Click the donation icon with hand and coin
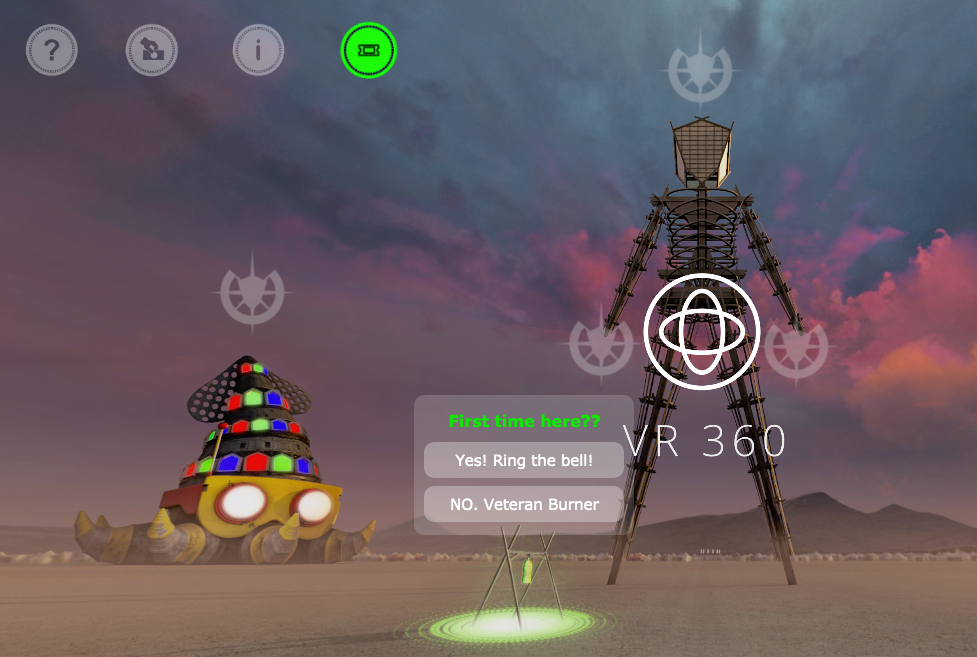 (152, 50)
